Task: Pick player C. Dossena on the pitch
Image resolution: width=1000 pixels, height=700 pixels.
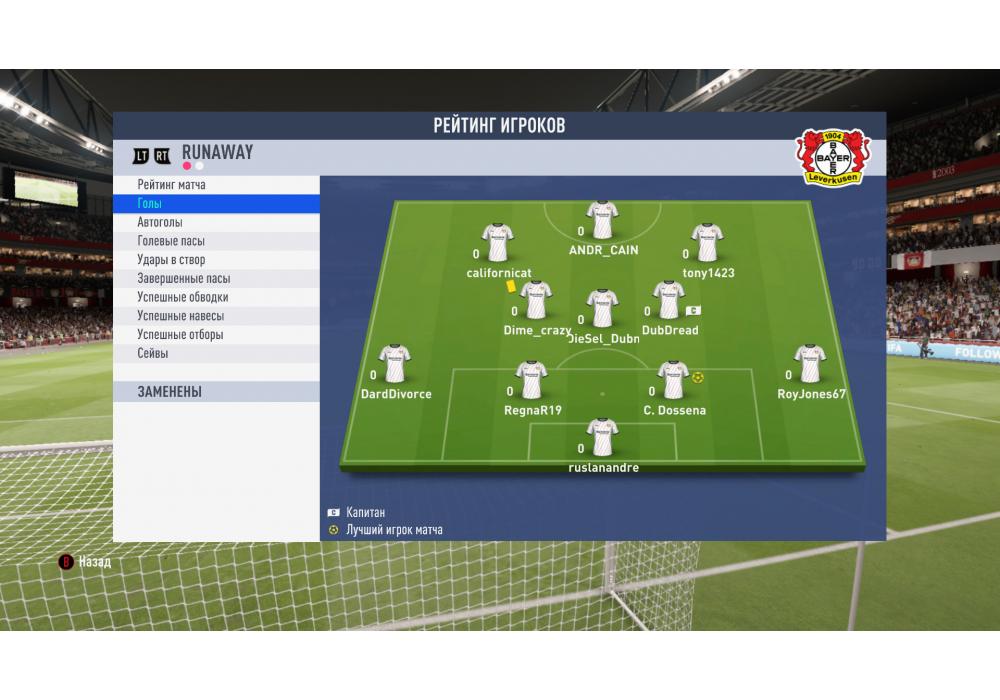Action: pos(674,380)
